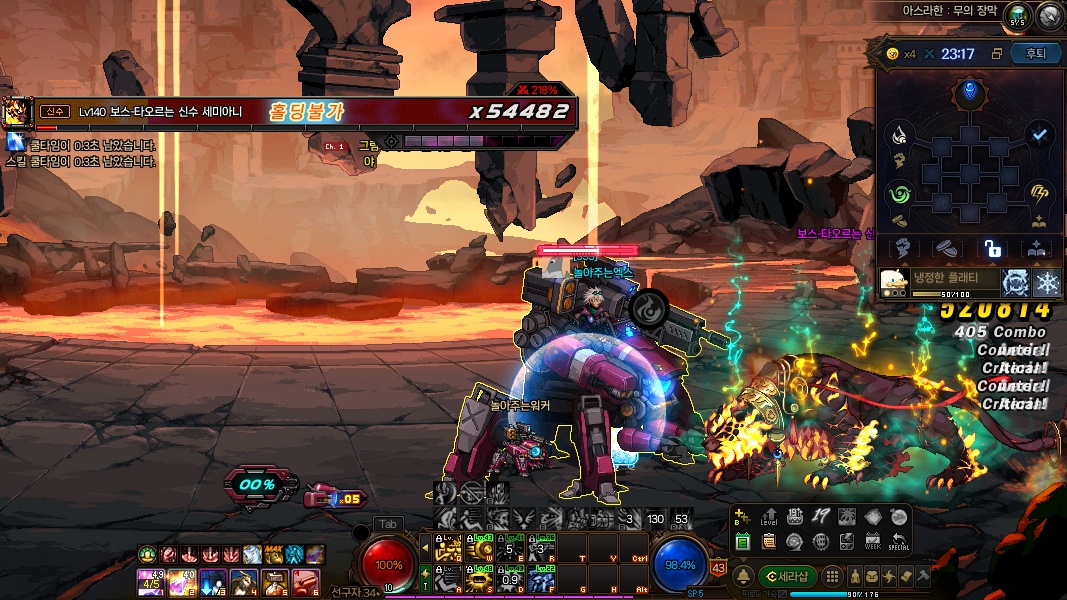
Task: Open the nine-dot grid menu
Action: (830, 576)
